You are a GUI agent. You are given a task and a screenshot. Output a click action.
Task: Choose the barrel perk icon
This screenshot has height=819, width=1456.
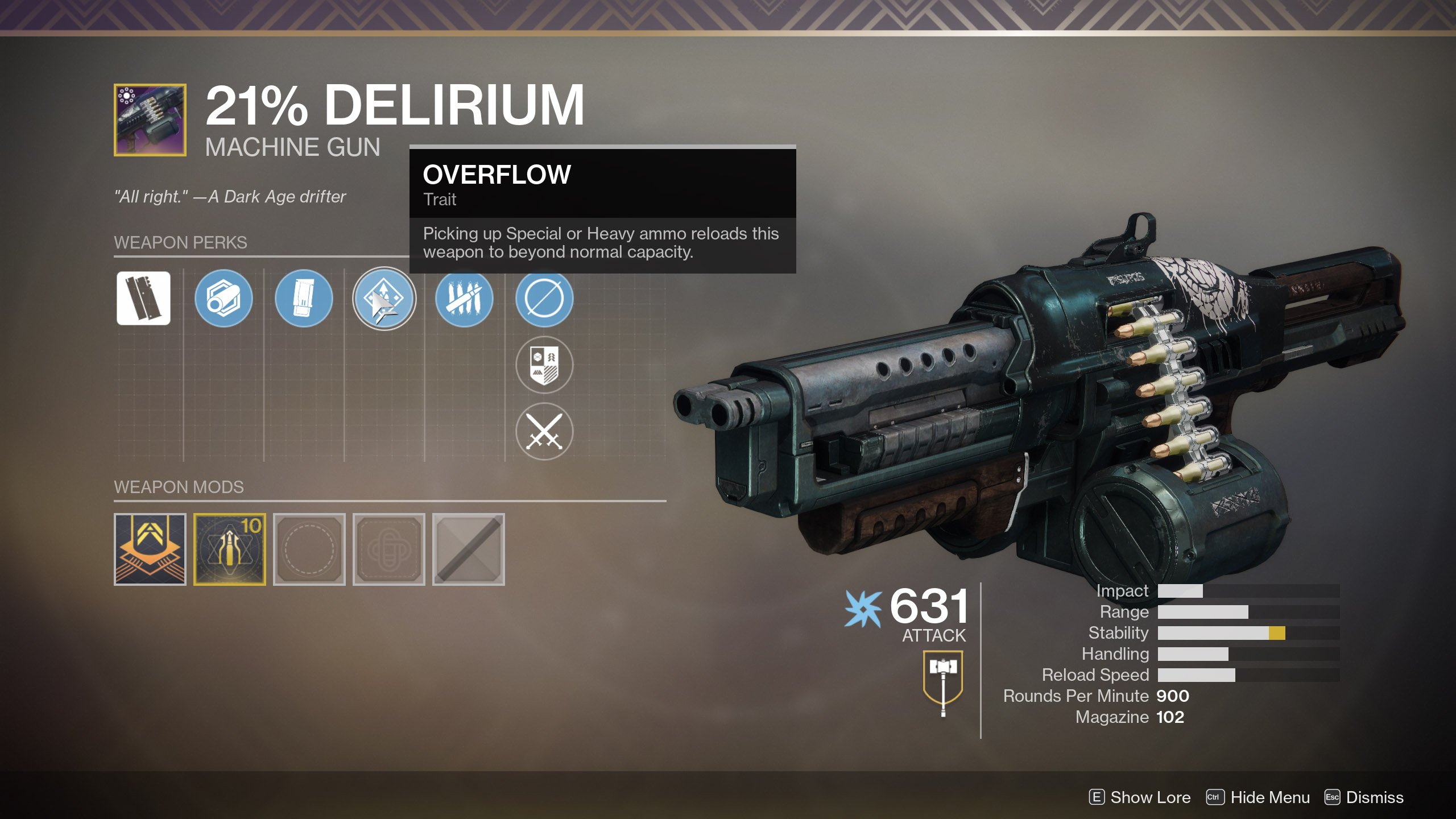pos(224,299)
